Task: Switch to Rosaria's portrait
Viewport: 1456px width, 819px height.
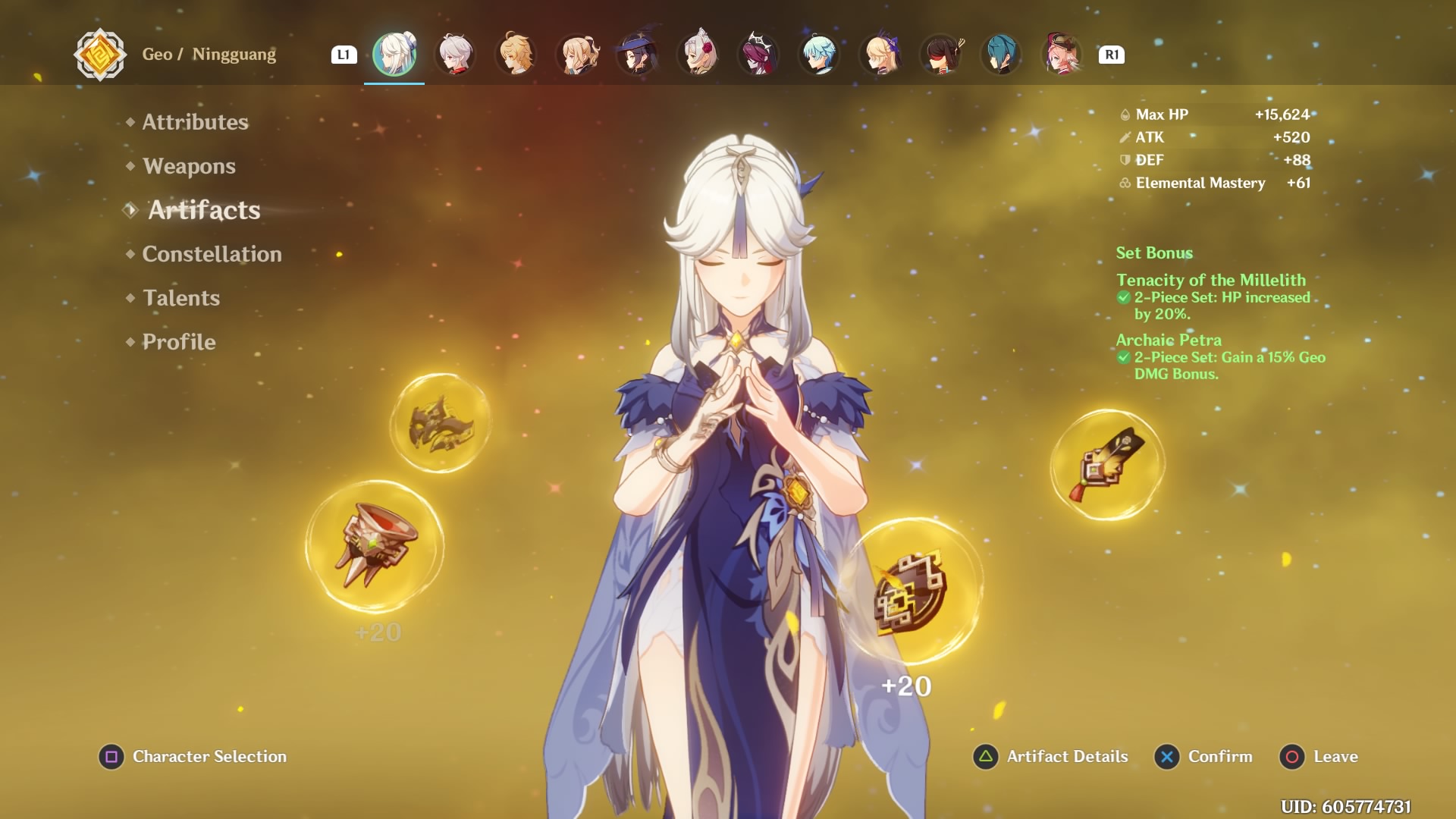Action: click(758, 55)
